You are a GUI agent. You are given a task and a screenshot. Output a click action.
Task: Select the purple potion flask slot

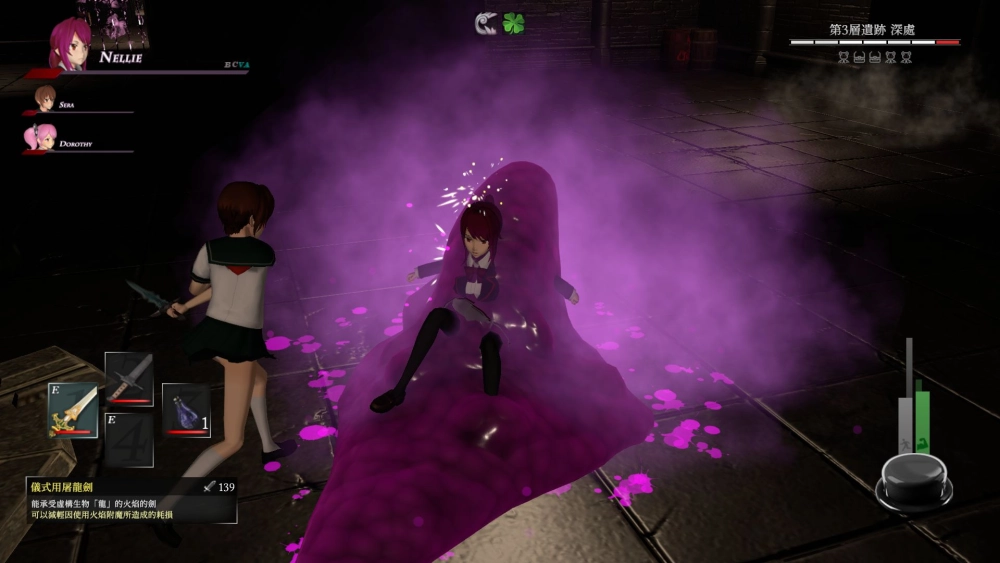[x=186, y=410]
